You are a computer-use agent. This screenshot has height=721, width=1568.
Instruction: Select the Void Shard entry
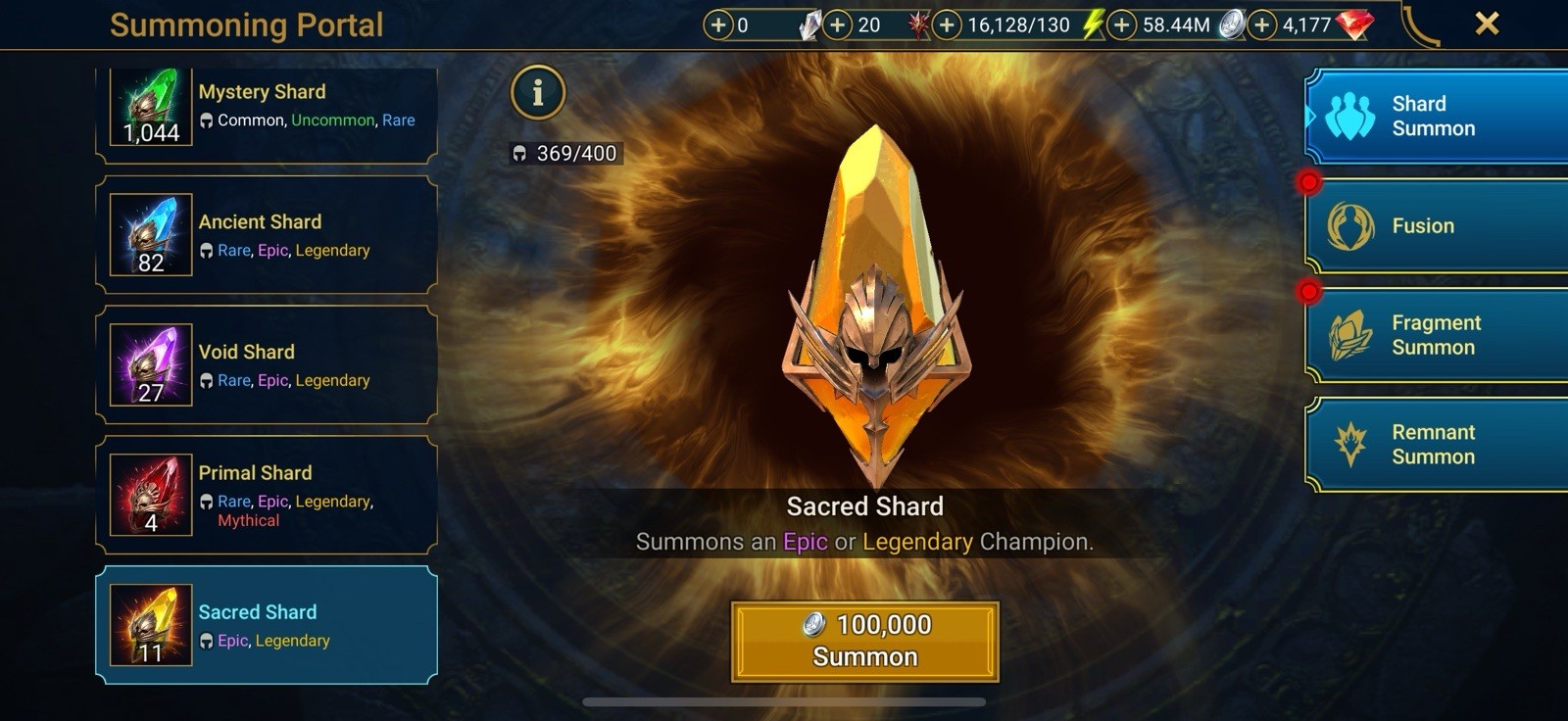click(266, 365)
